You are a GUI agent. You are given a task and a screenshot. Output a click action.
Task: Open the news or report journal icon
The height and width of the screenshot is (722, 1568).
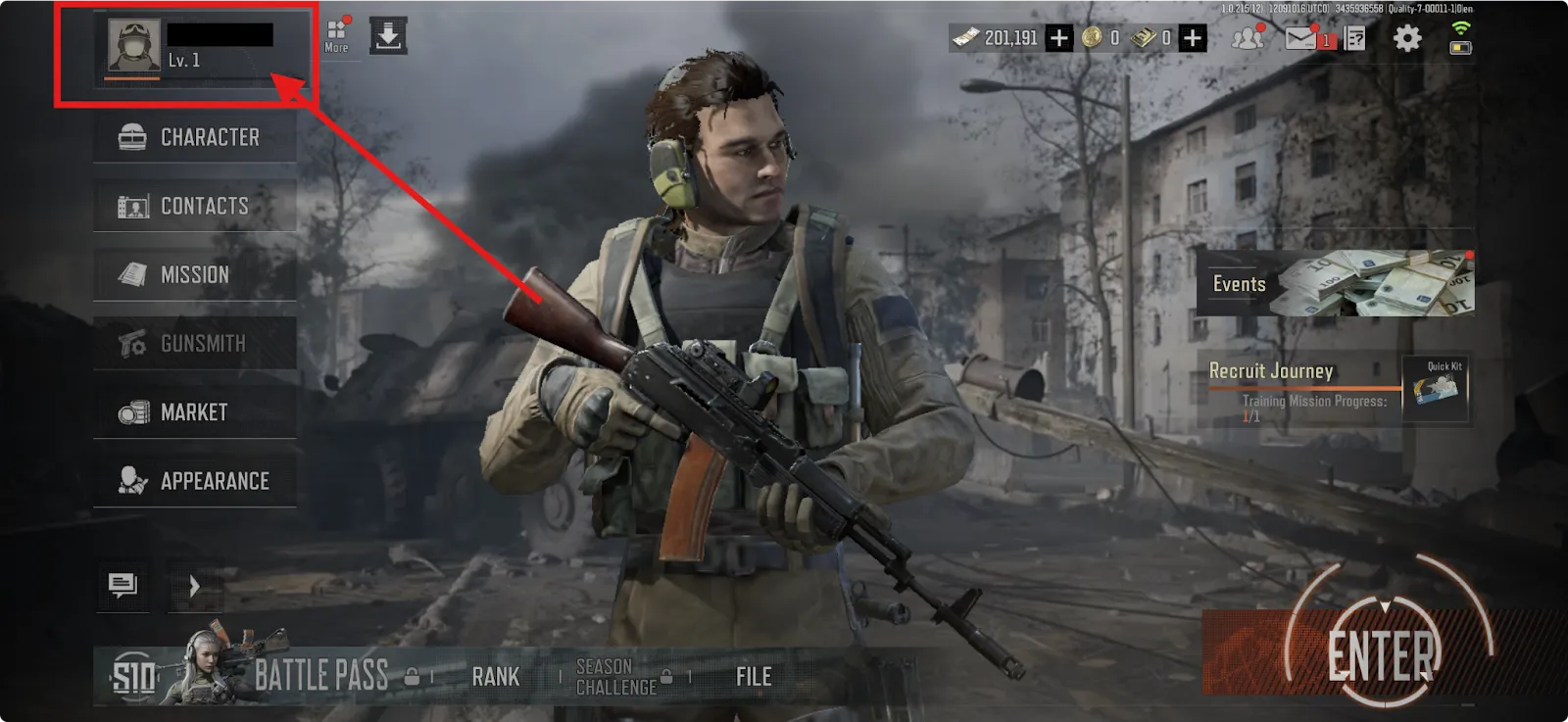[1354, 37]
